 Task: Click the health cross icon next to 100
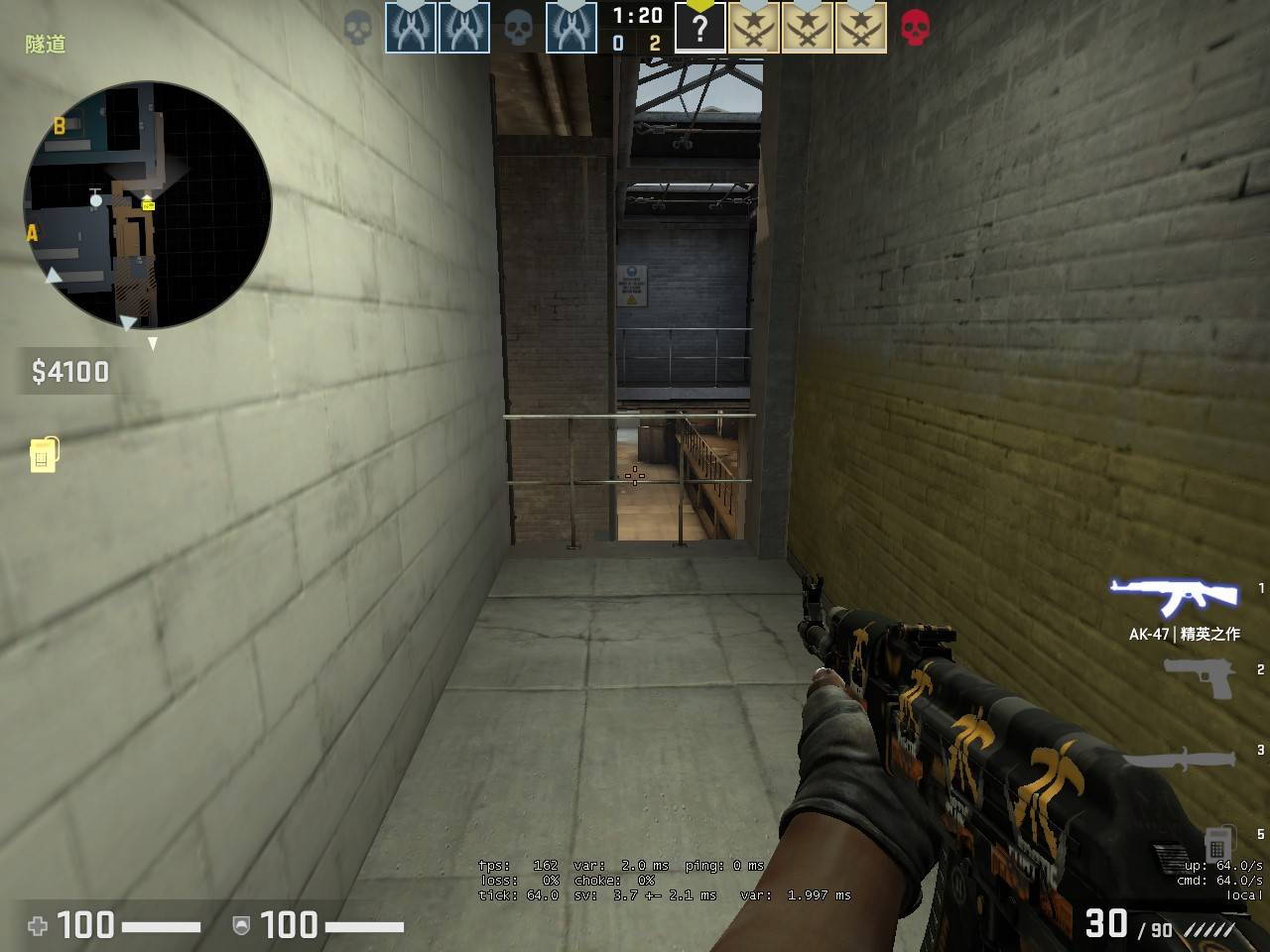37,926
